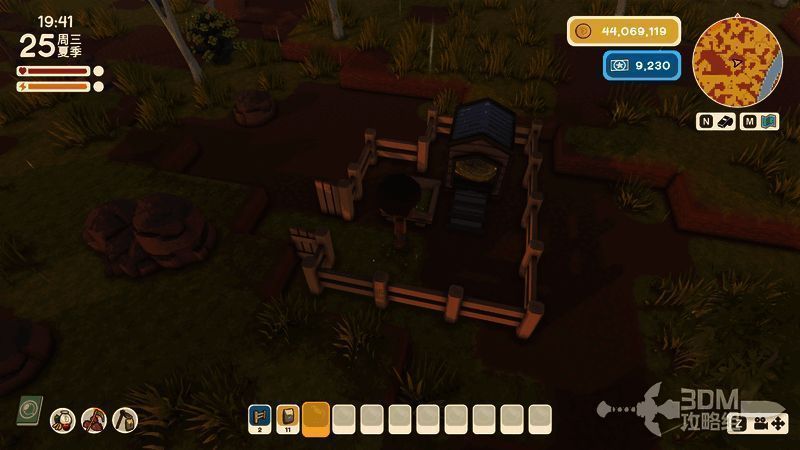Click the blue permit points counter

[642, 66]
